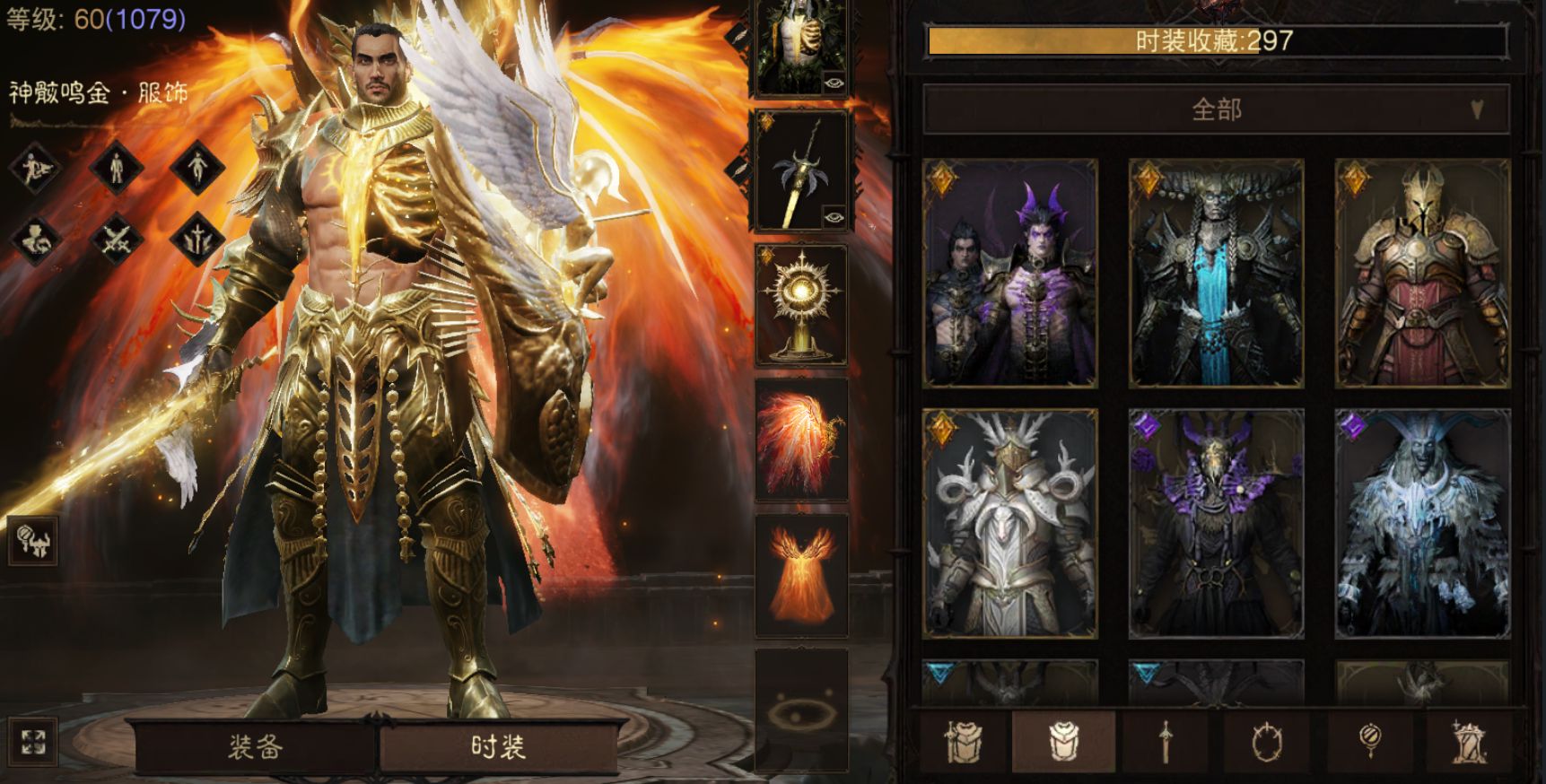The height and width of the screenshot is (784, 1546).
Task: Toggle the fullscreen expand view button
Action: click(33, 743)
